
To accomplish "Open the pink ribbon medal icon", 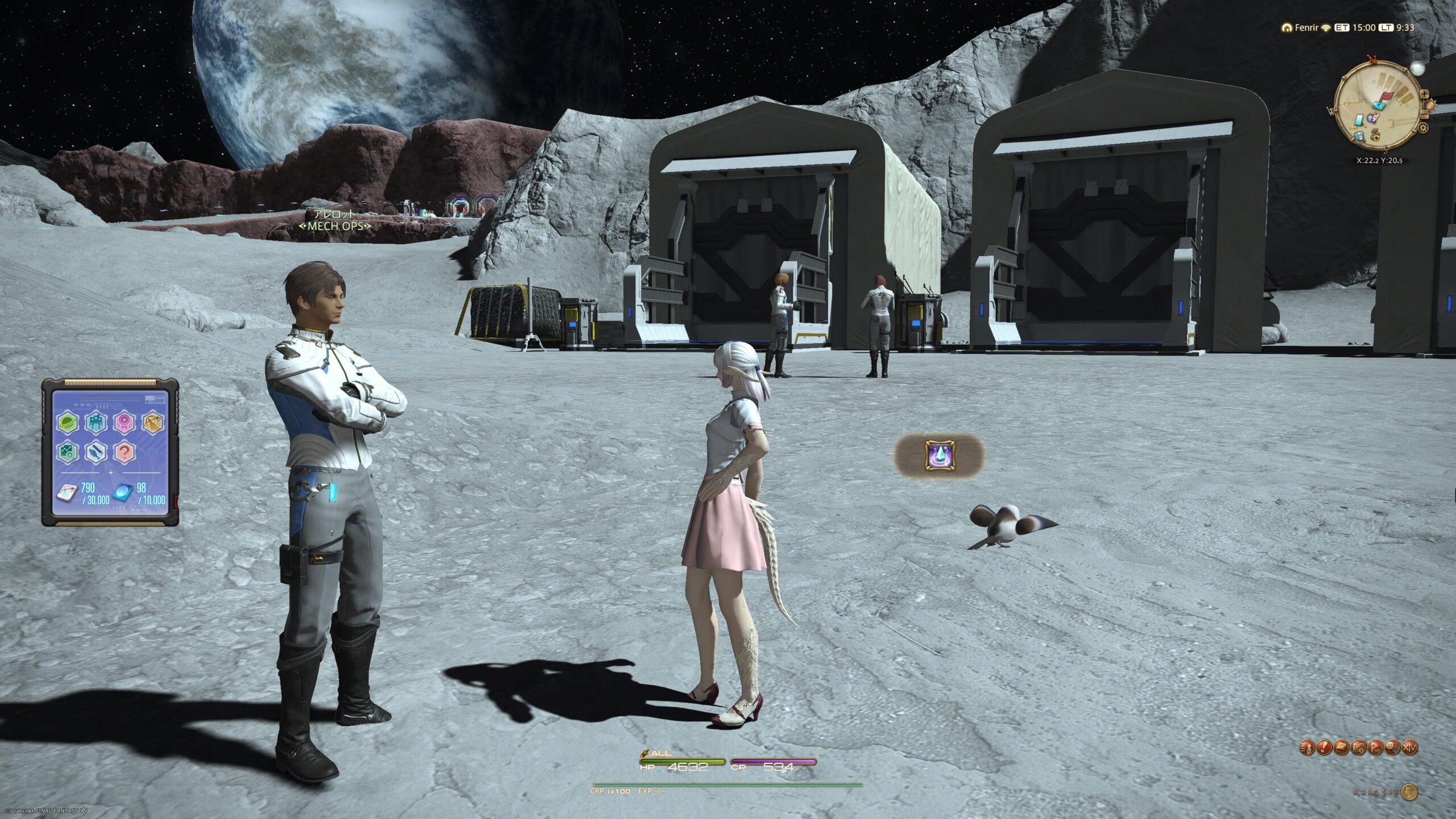I will [123, 423].
